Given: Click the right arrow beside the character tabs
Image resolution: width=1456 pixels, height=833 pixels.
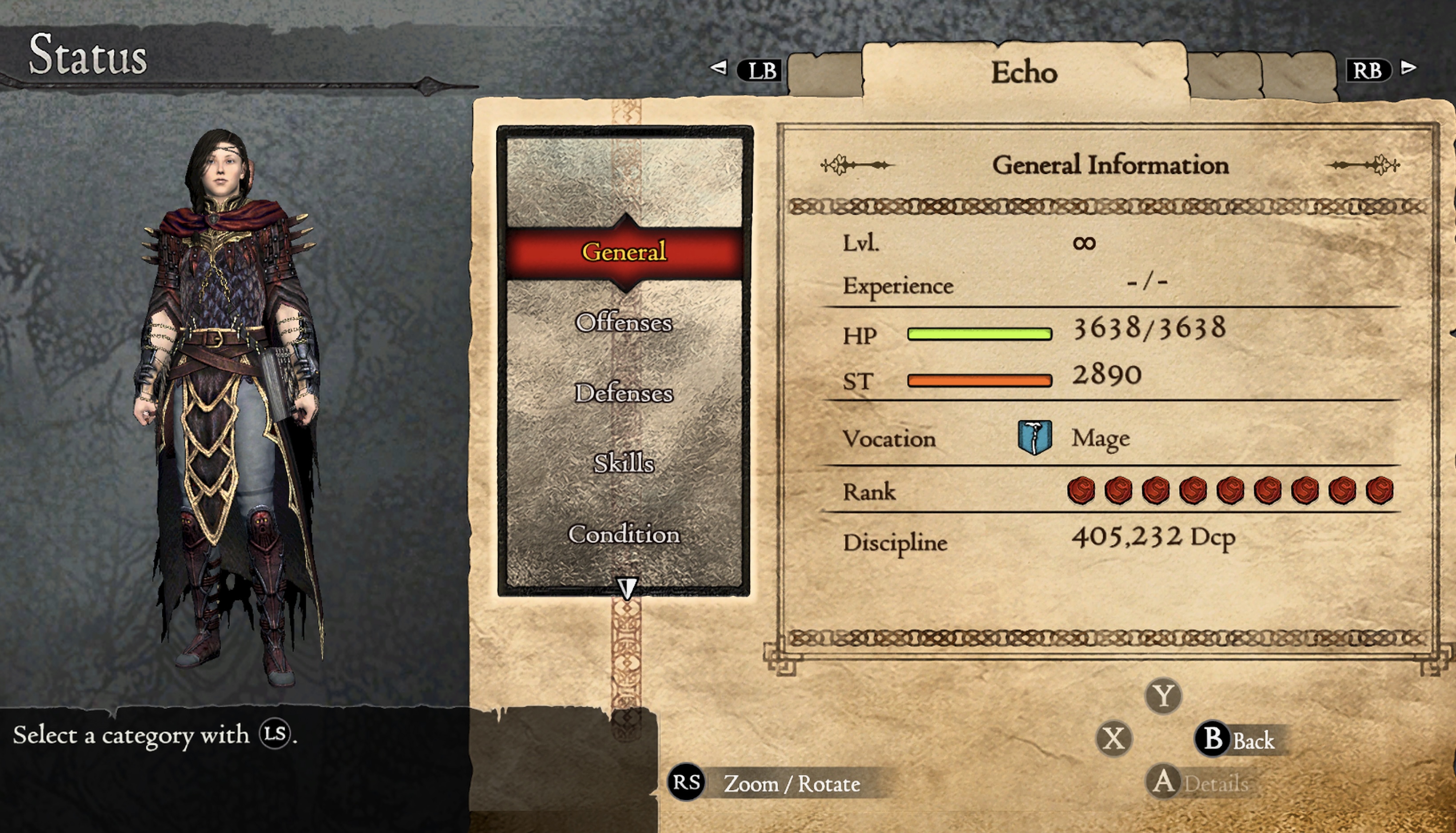Looking at the screenshot, I should click(1409, 68).
